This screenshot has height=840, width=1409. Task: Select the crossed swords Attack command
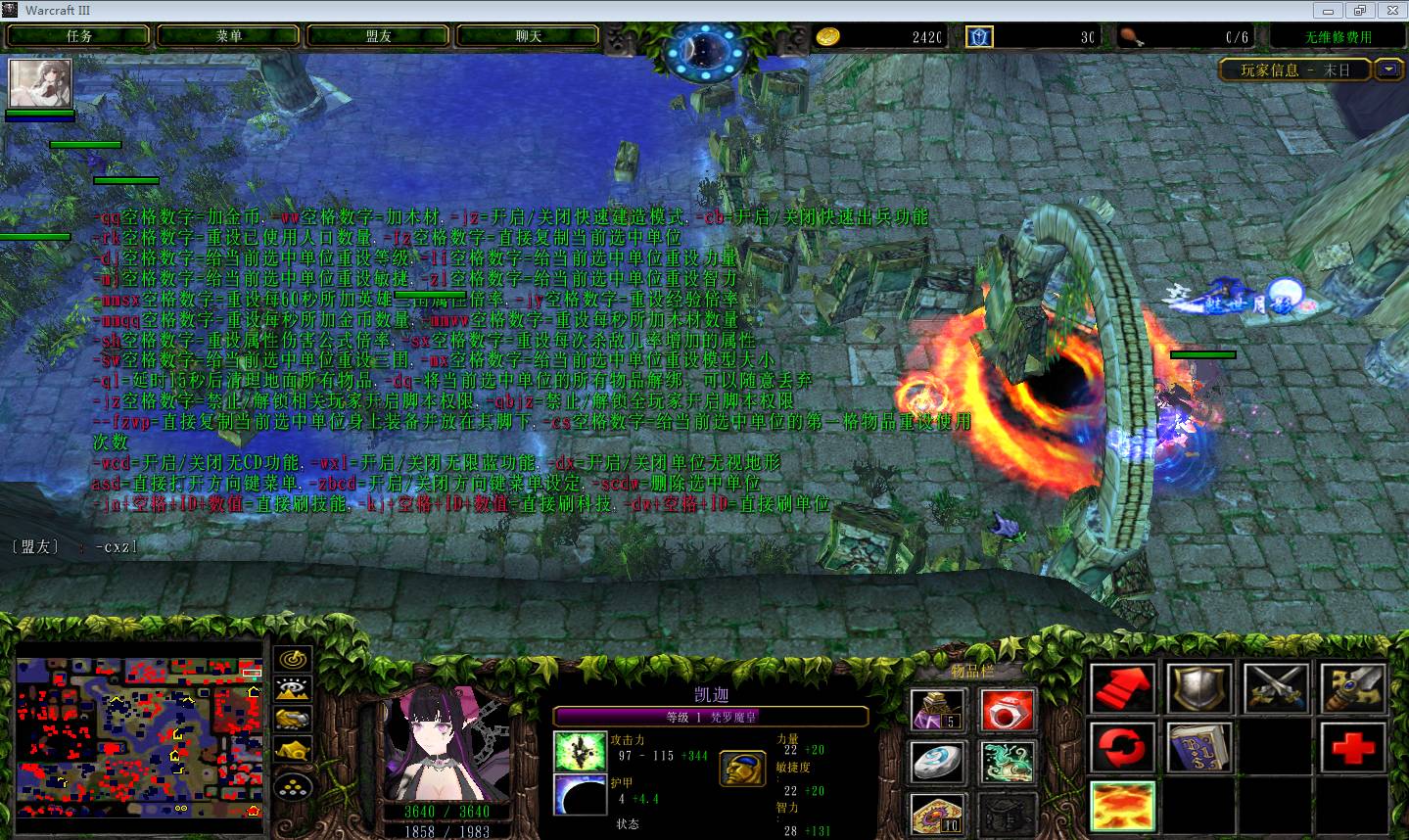[1277, 688]
